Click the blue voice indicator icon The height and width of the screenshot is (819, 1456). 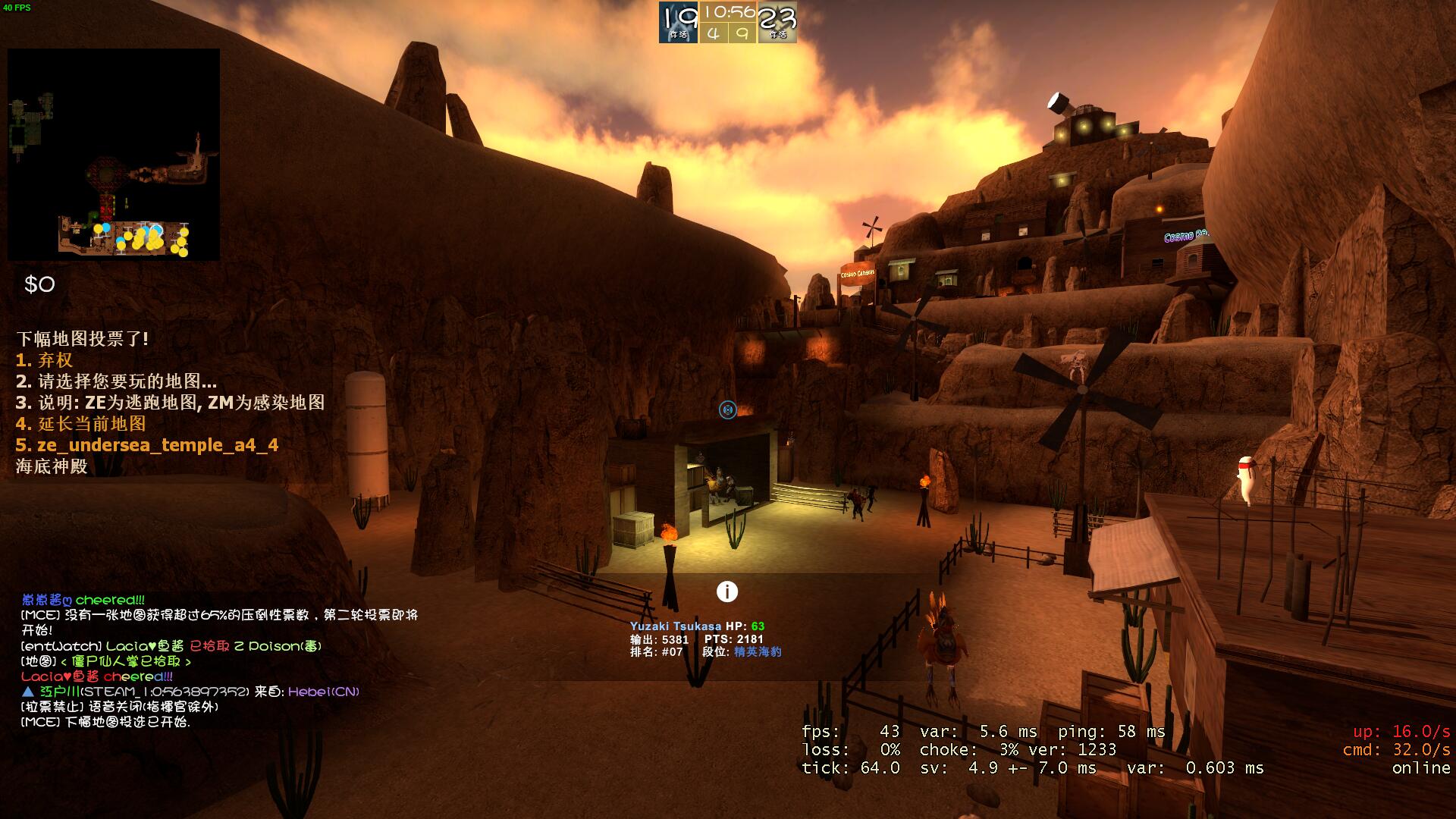tap(727, 410)
